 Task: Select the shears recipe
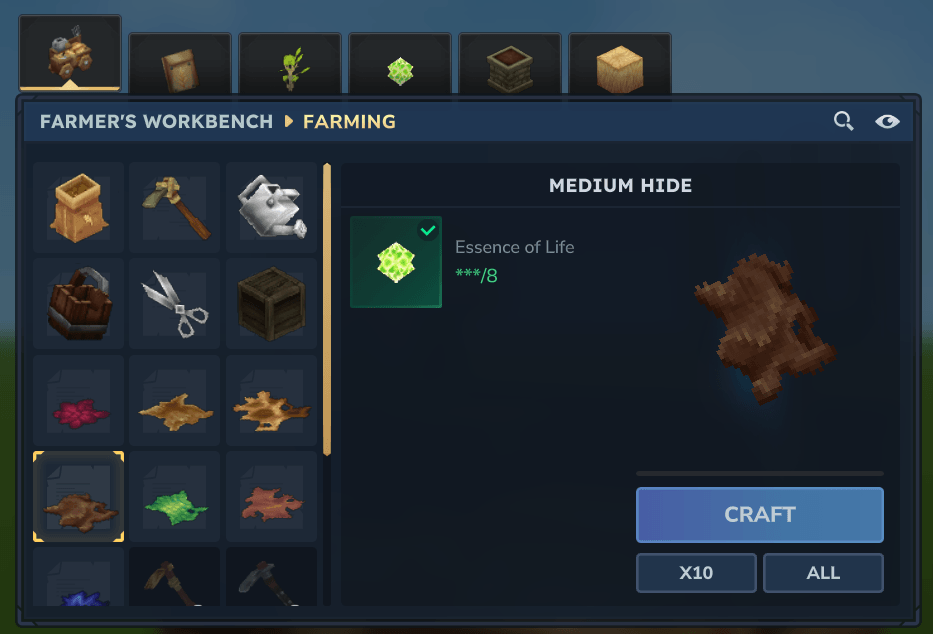click(175, 304)
